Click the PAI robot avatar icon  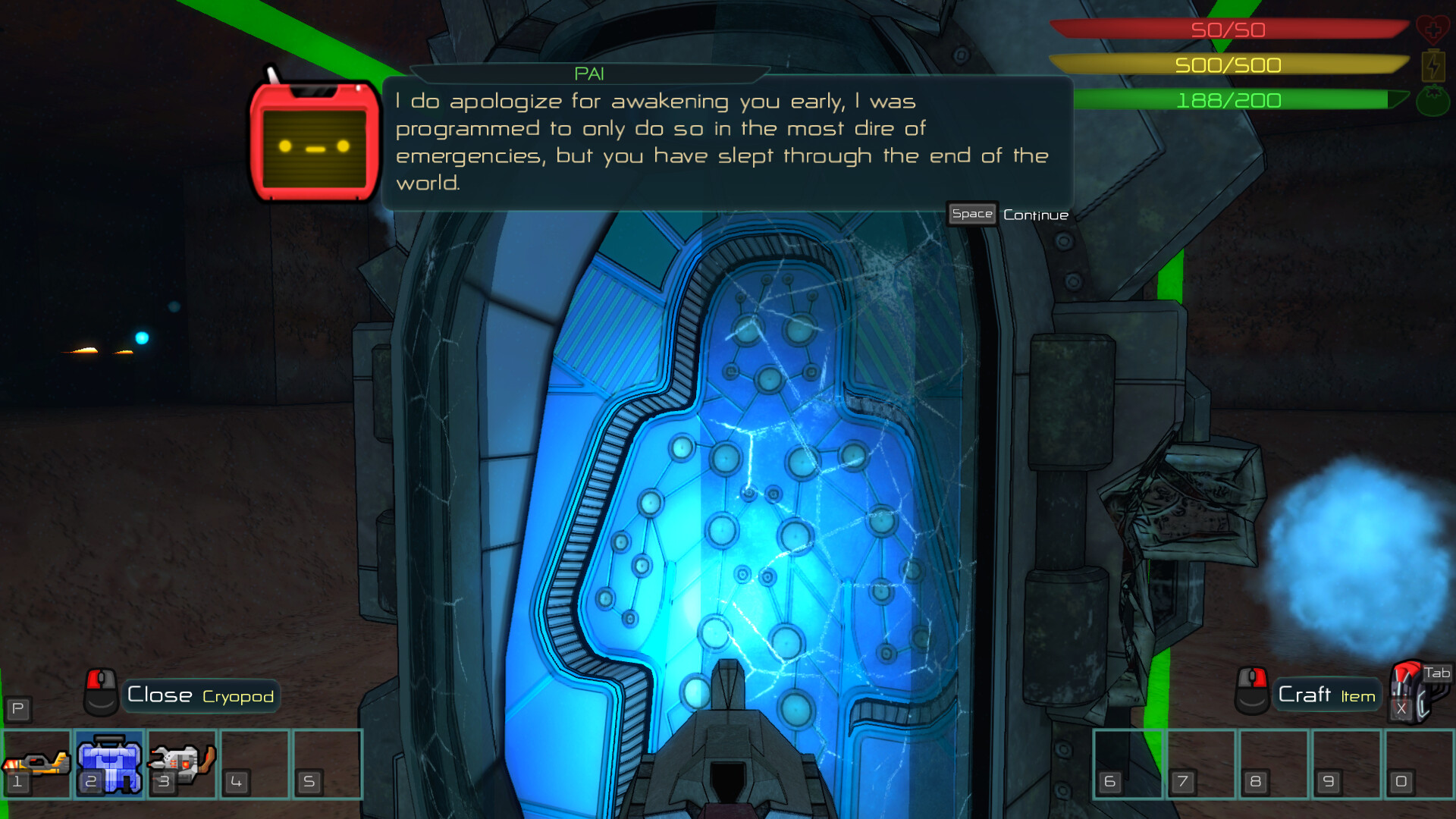tap(315, 140)
